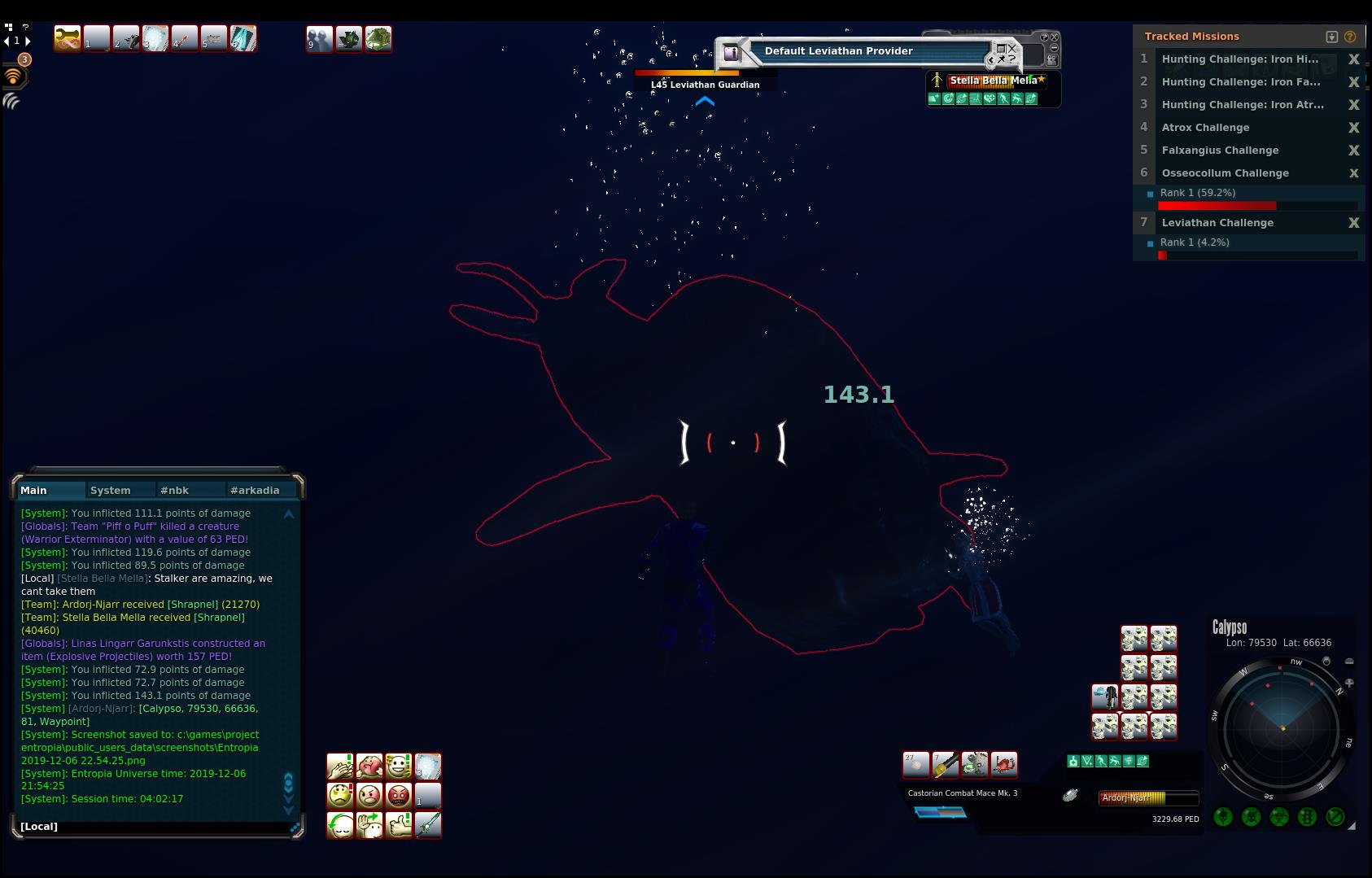Stop tracking the Atrox Challenge mission
This screenshot has width=1372, height=878.
click(x=1354, y=128)
